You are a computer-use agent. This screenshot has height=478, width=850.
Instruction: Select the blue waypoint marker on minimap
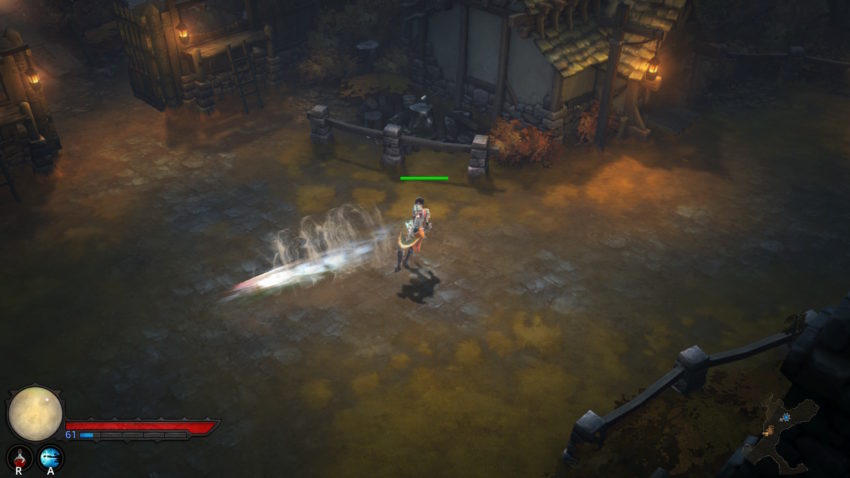point(786,416)
